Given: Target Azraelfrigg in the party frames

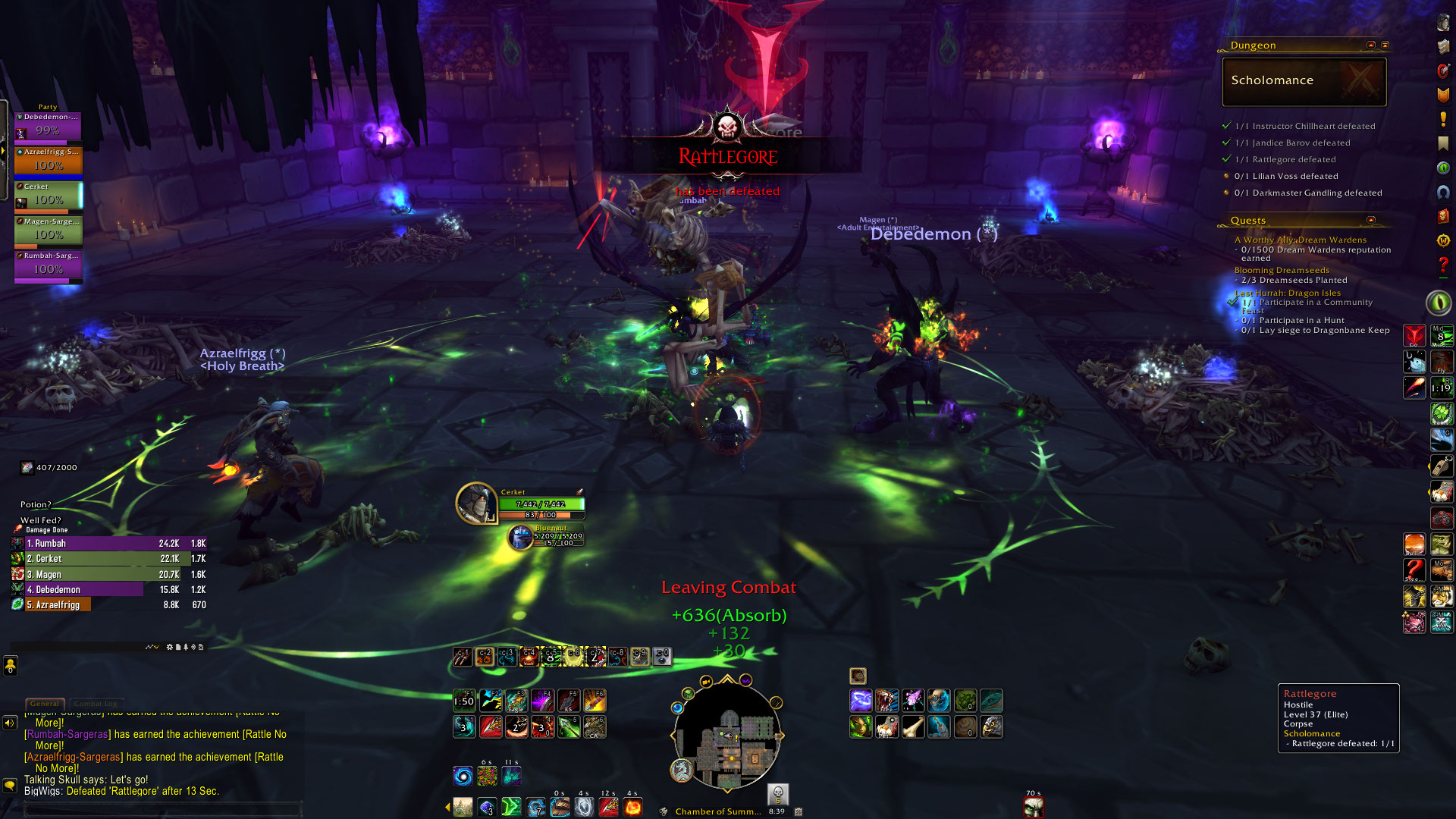Looking at the screenshot, I should 48,162.
